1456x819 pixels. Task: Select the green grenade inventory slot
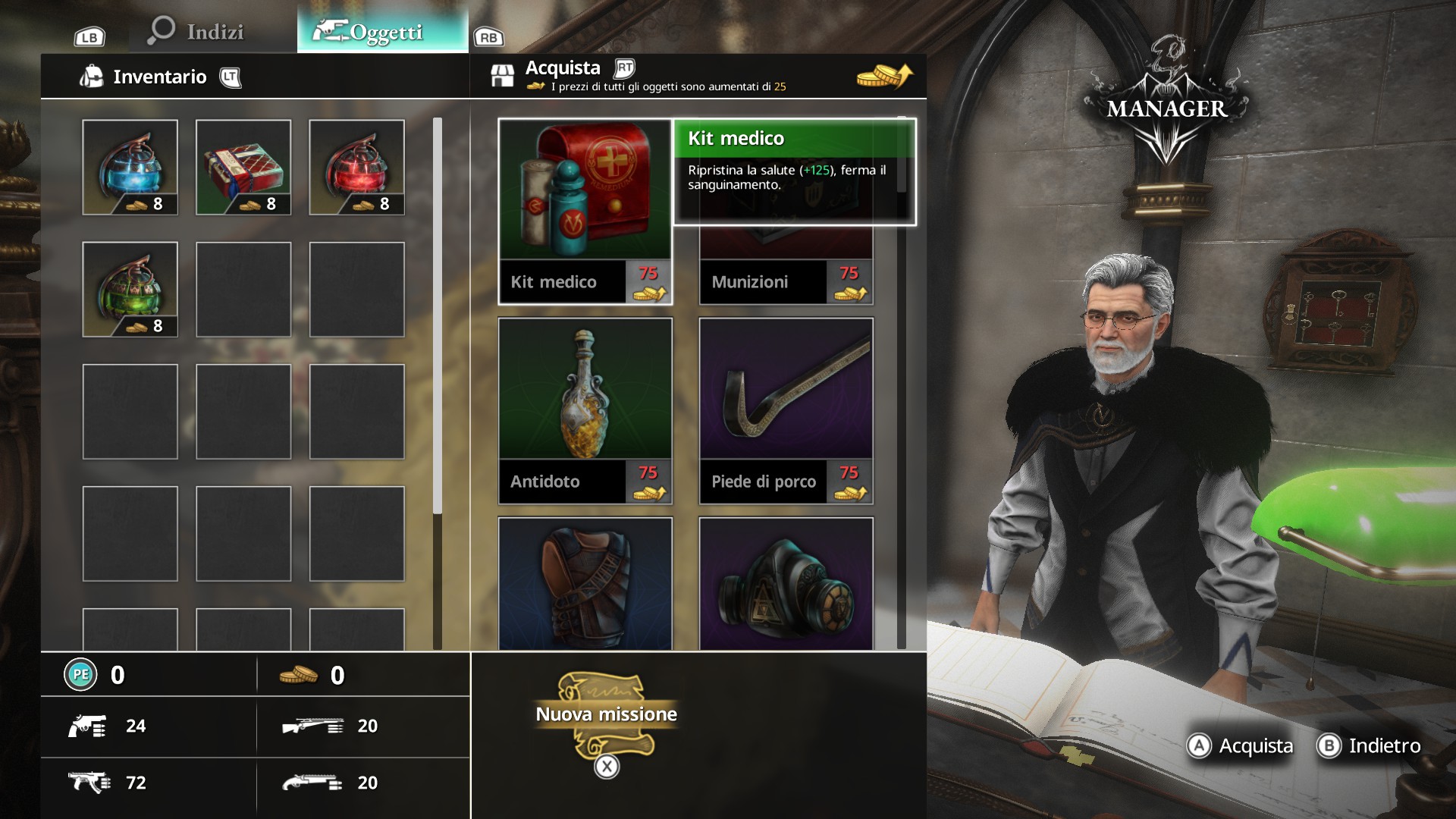130,289
